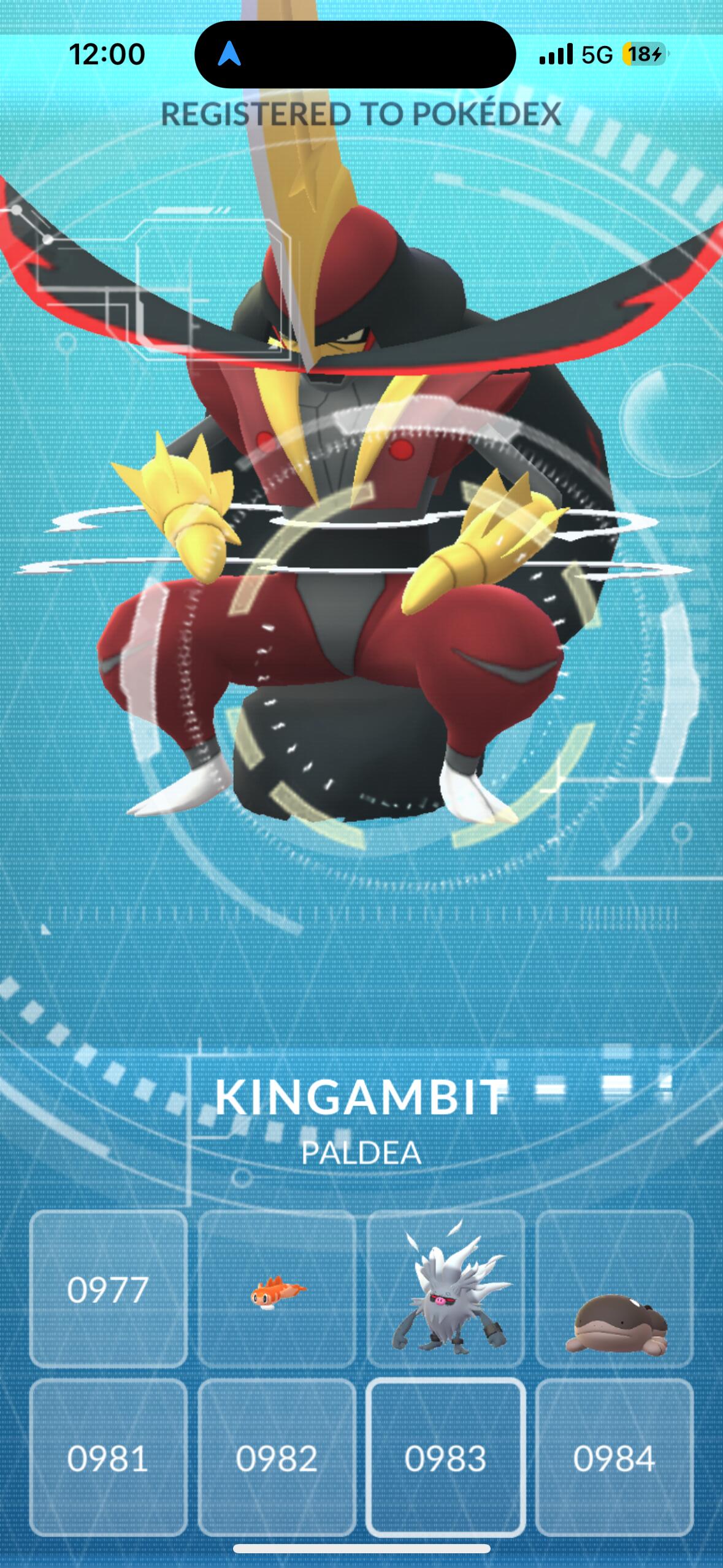
Task: Select Pokédex entry 0984
Action: click(x=614, y=1458)
